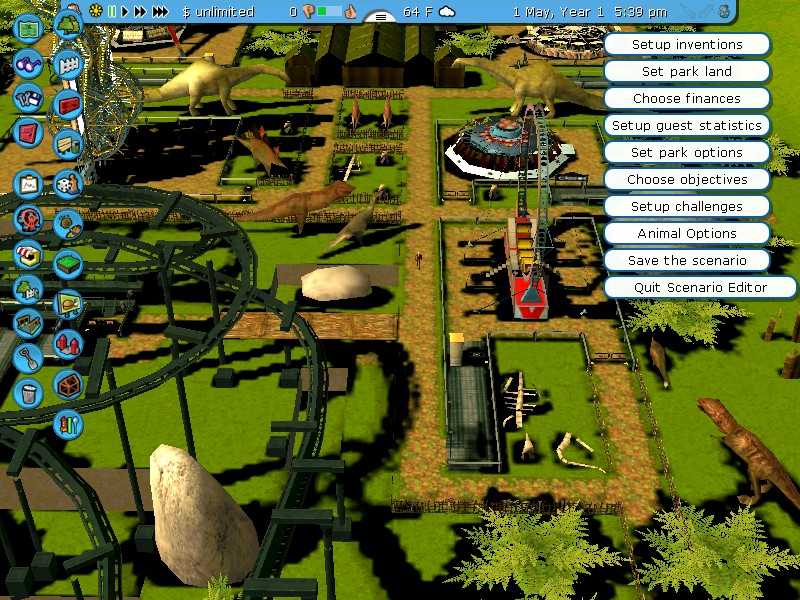800x600 pixels.
Task: Set game speed to normal play arrow
Action: pos(126,12)
